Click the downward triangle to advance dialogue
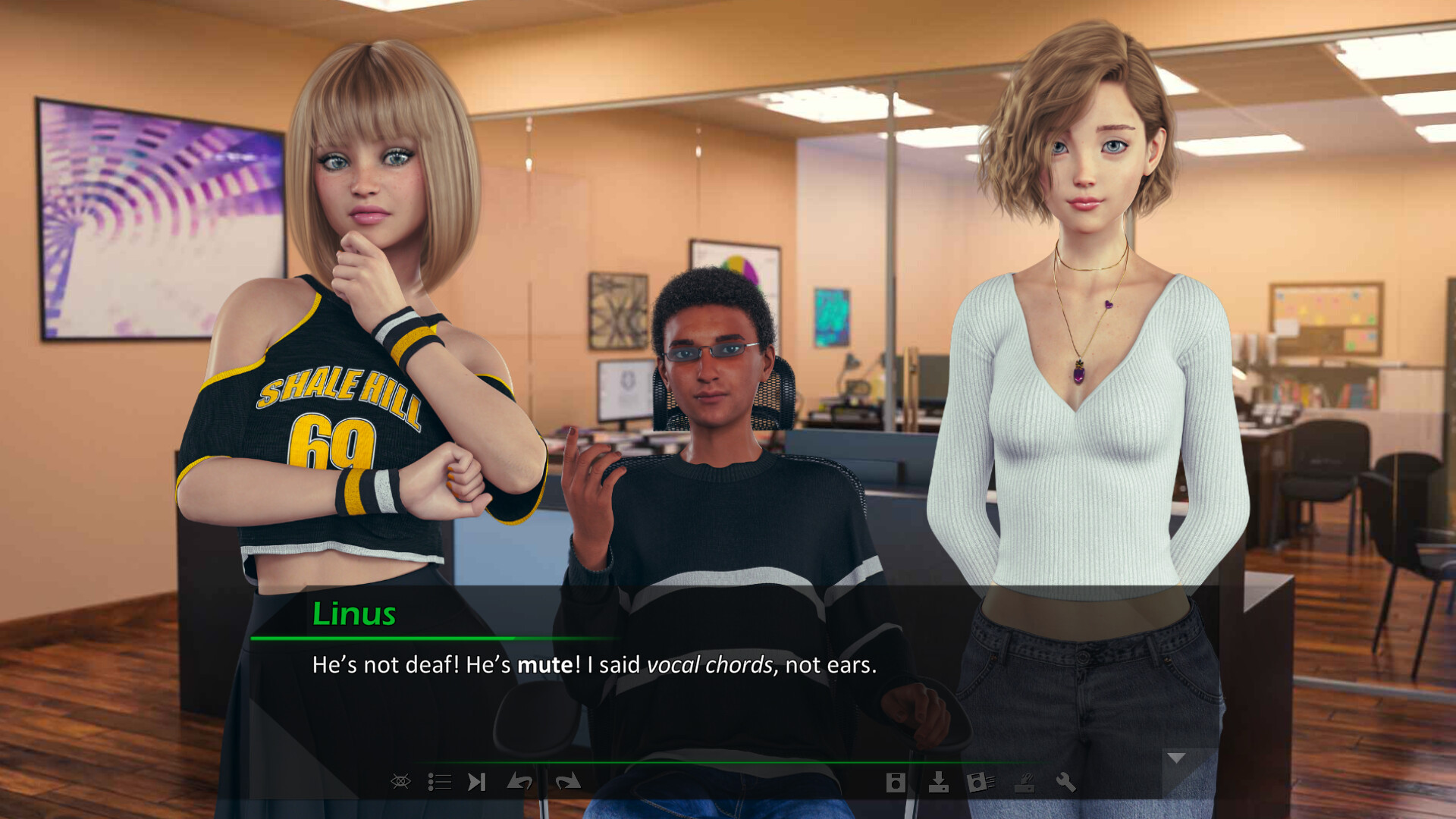Viewport: 1456px width, 819px height. point(1176,758)
